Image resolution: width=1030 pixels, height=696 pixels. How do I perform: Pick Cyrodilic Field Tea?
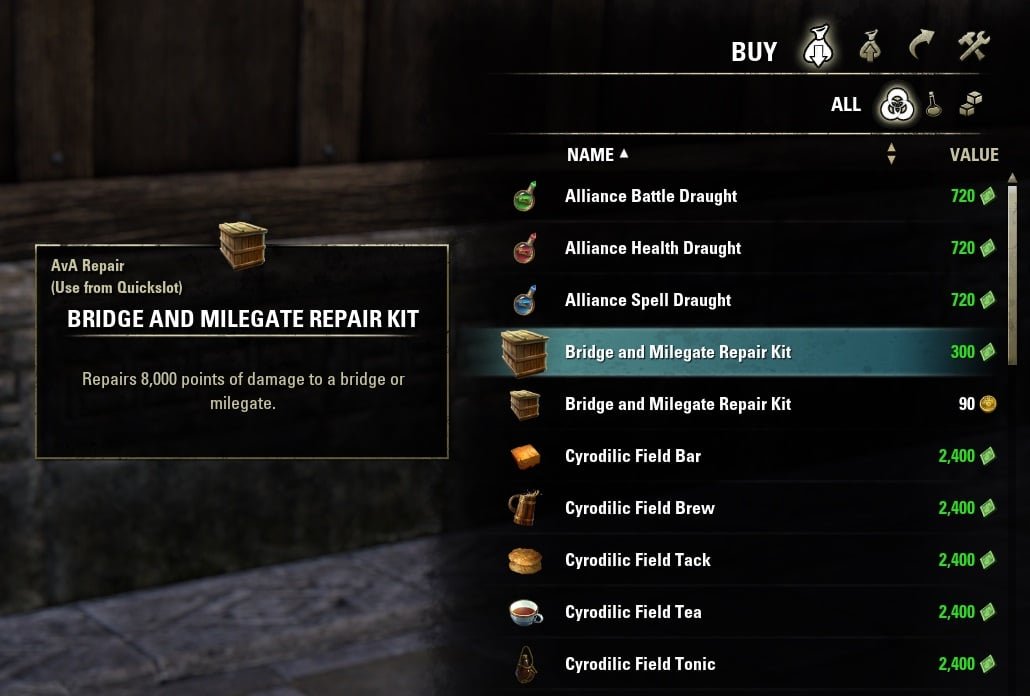tap(633, 612)
